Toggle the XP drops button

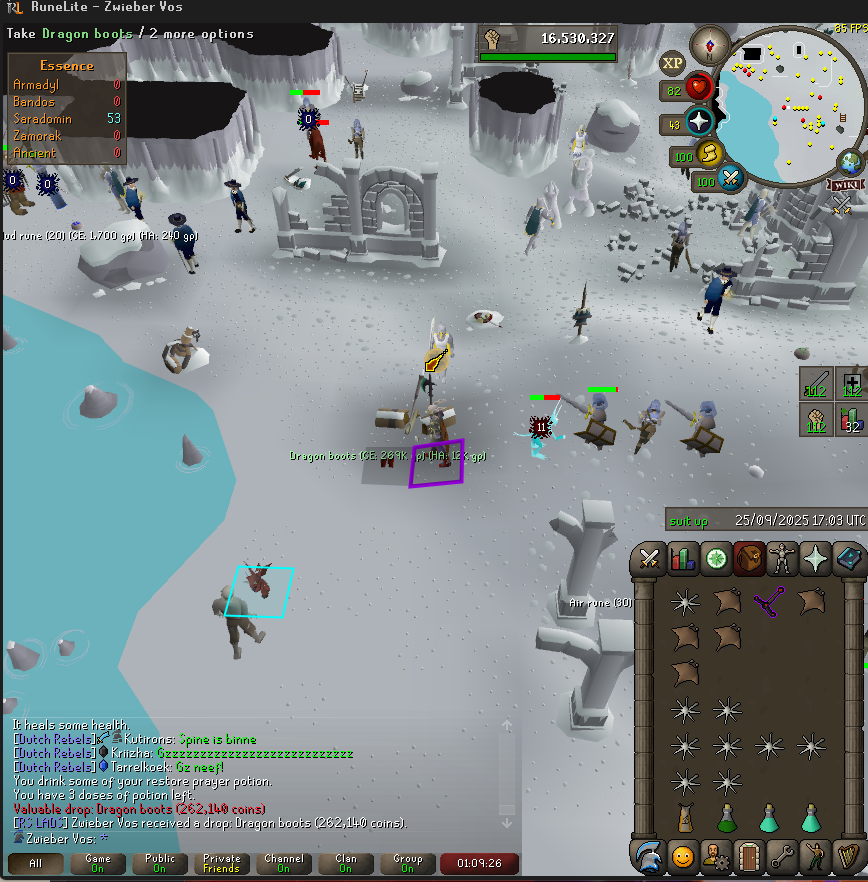coord(673,63)
